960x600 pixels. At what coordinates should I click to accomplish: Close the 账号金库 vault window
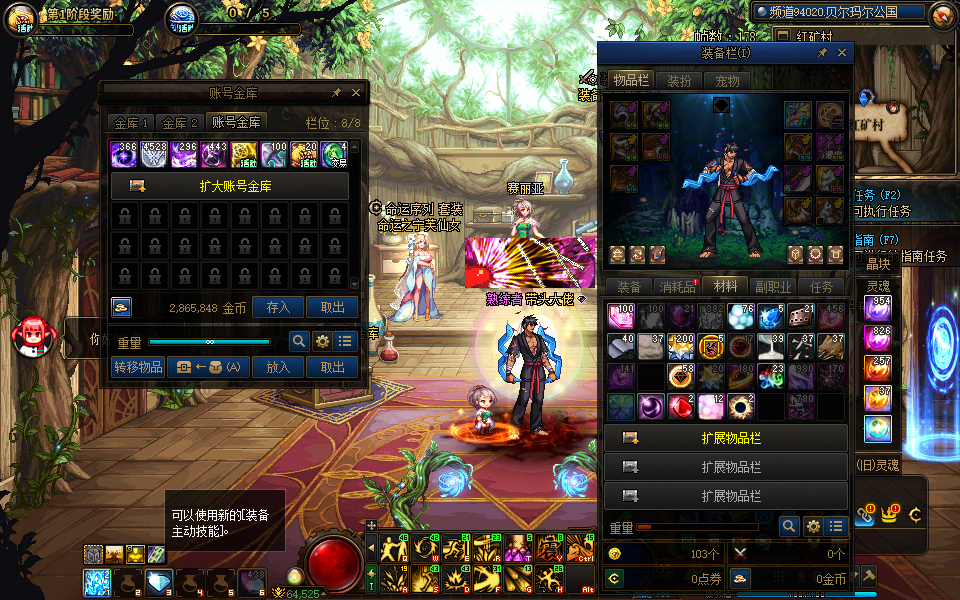pyautogui.click(x=356, y=92)
